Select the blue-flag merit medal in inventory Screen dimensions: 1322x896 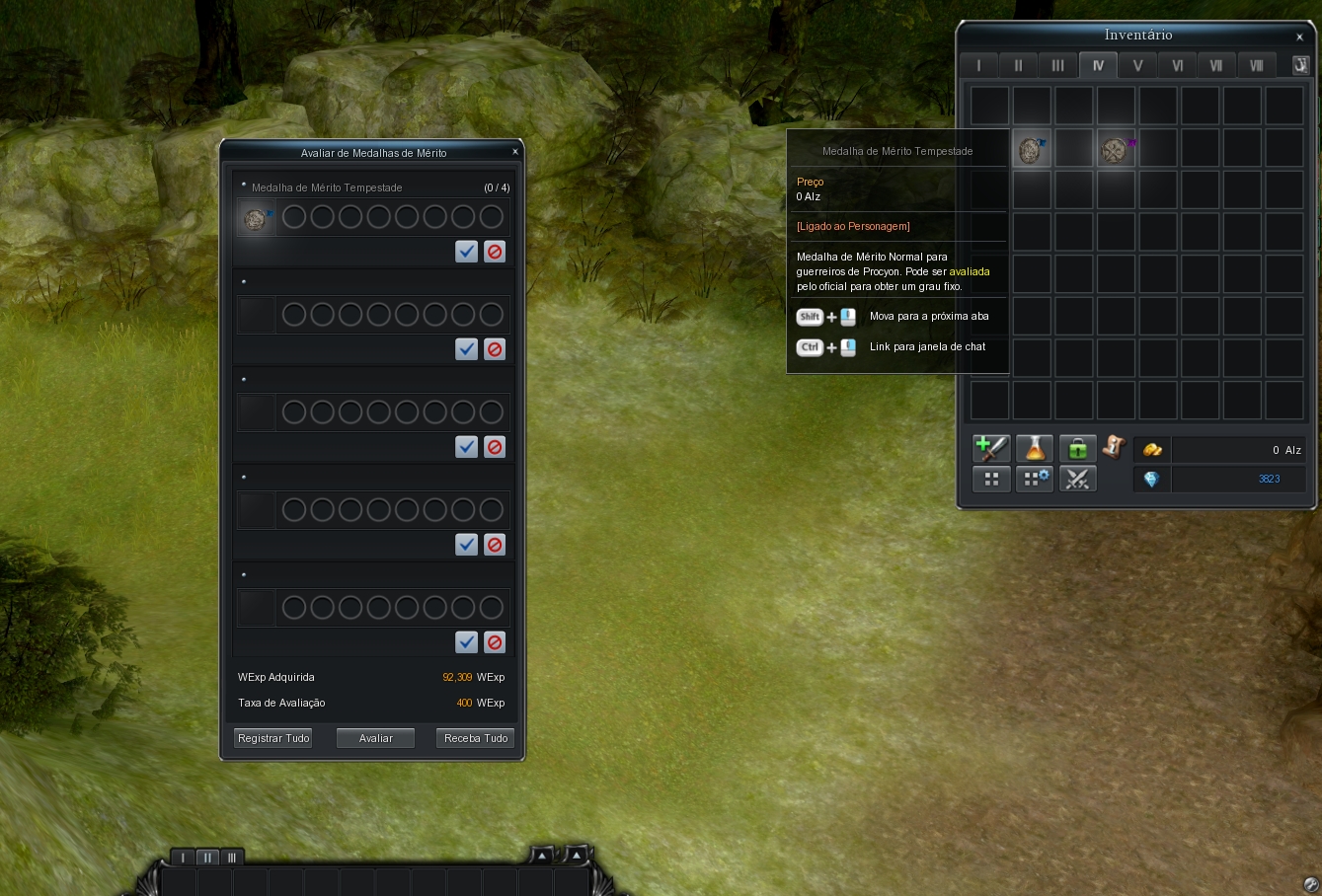pyautogui.click(x=1032, y=149)
